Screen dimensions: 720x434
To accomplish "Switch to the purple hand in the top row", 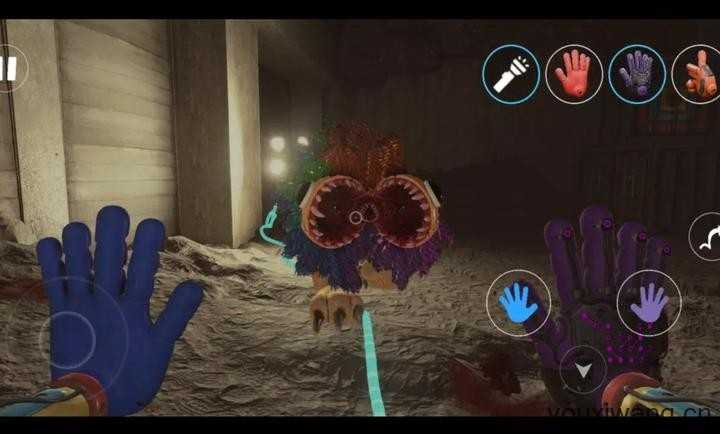I will (x=637, y=73).
